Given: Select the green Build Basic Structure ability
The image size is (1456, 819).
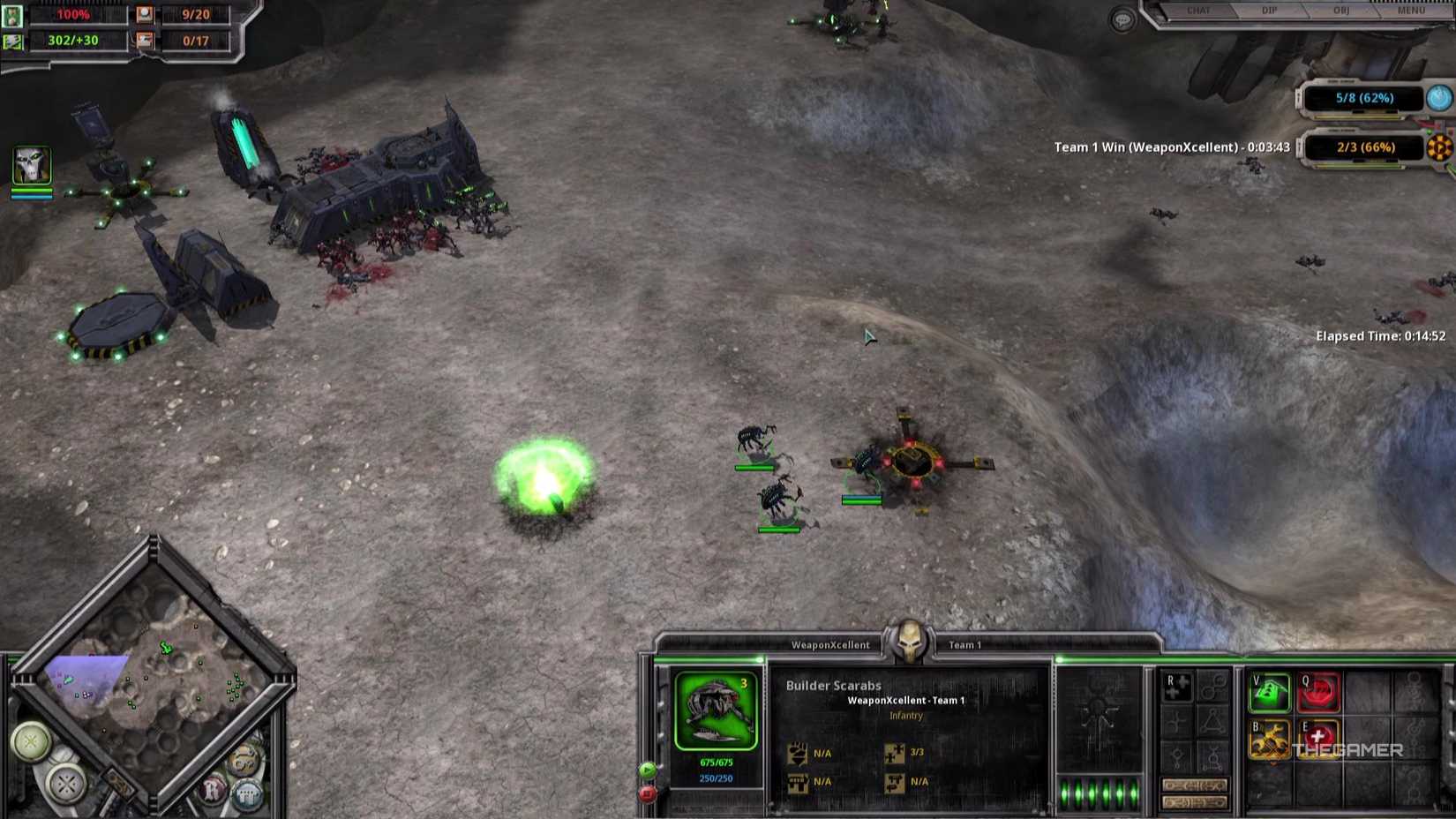Looking at the screenshot, I should coord(1271,694).
